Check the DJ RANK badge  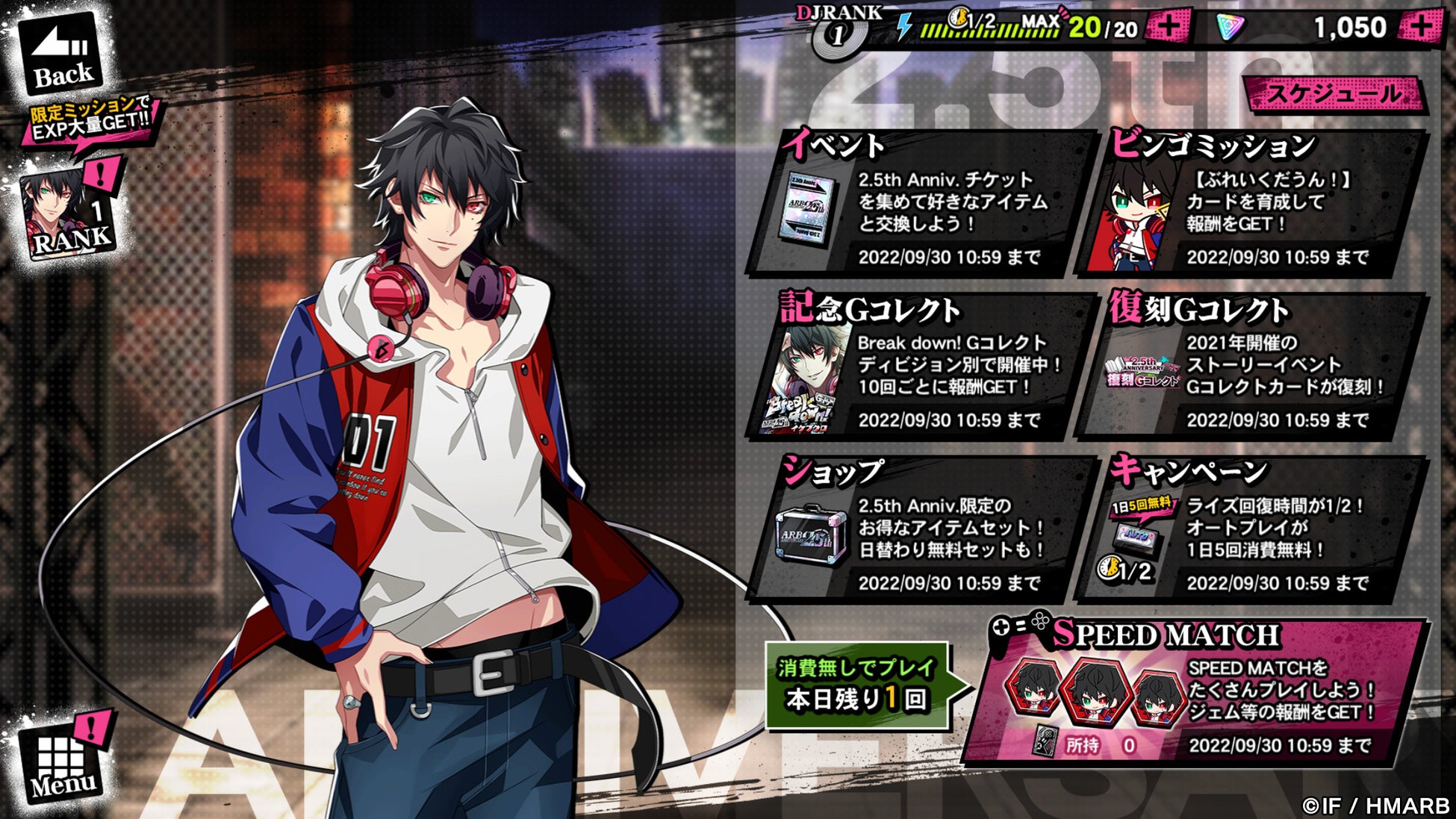coord(839,30)
